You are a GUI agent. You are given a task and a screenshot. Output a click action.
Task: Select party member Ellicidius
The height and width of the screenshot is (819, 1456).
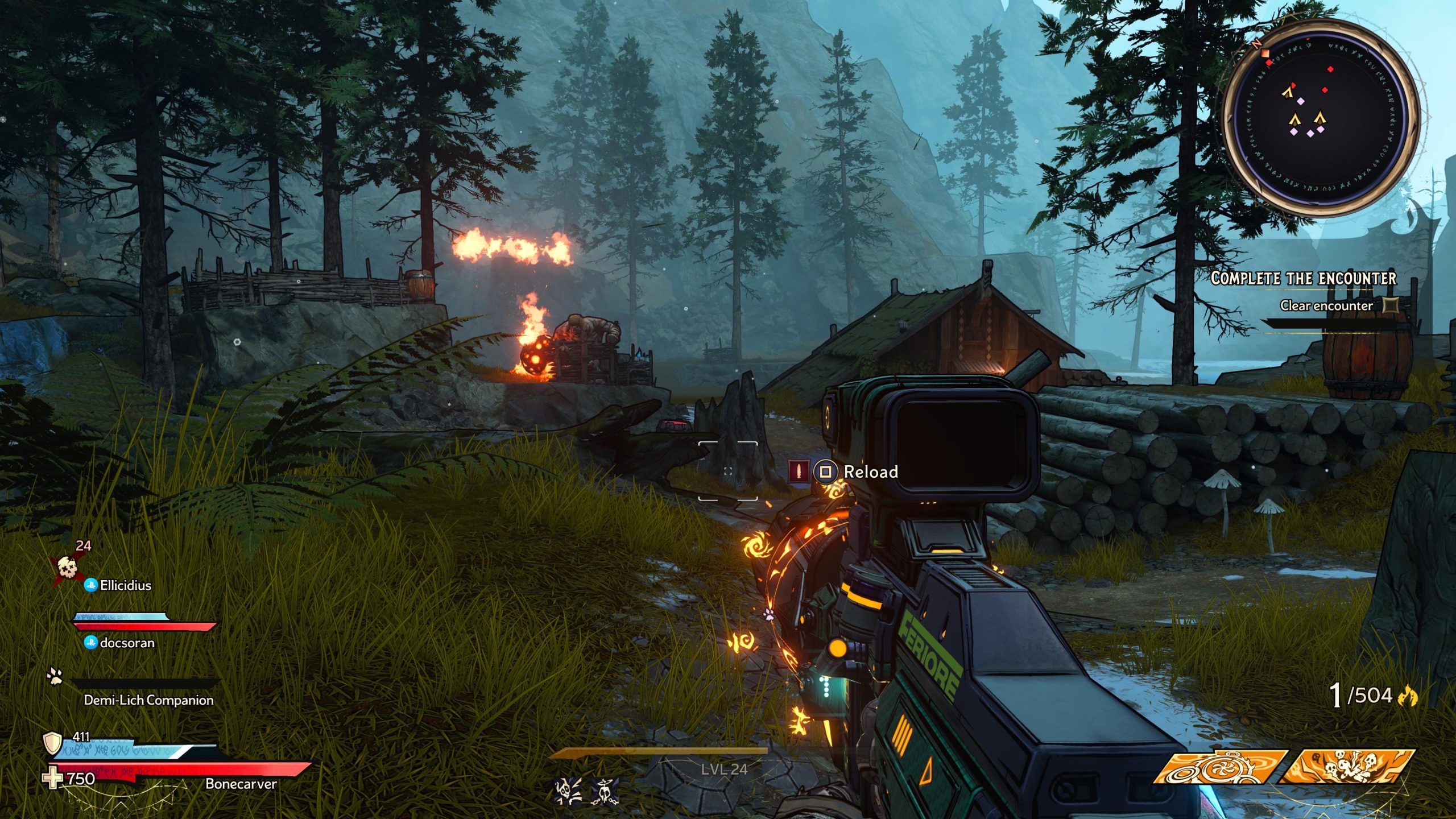(125, 585)
